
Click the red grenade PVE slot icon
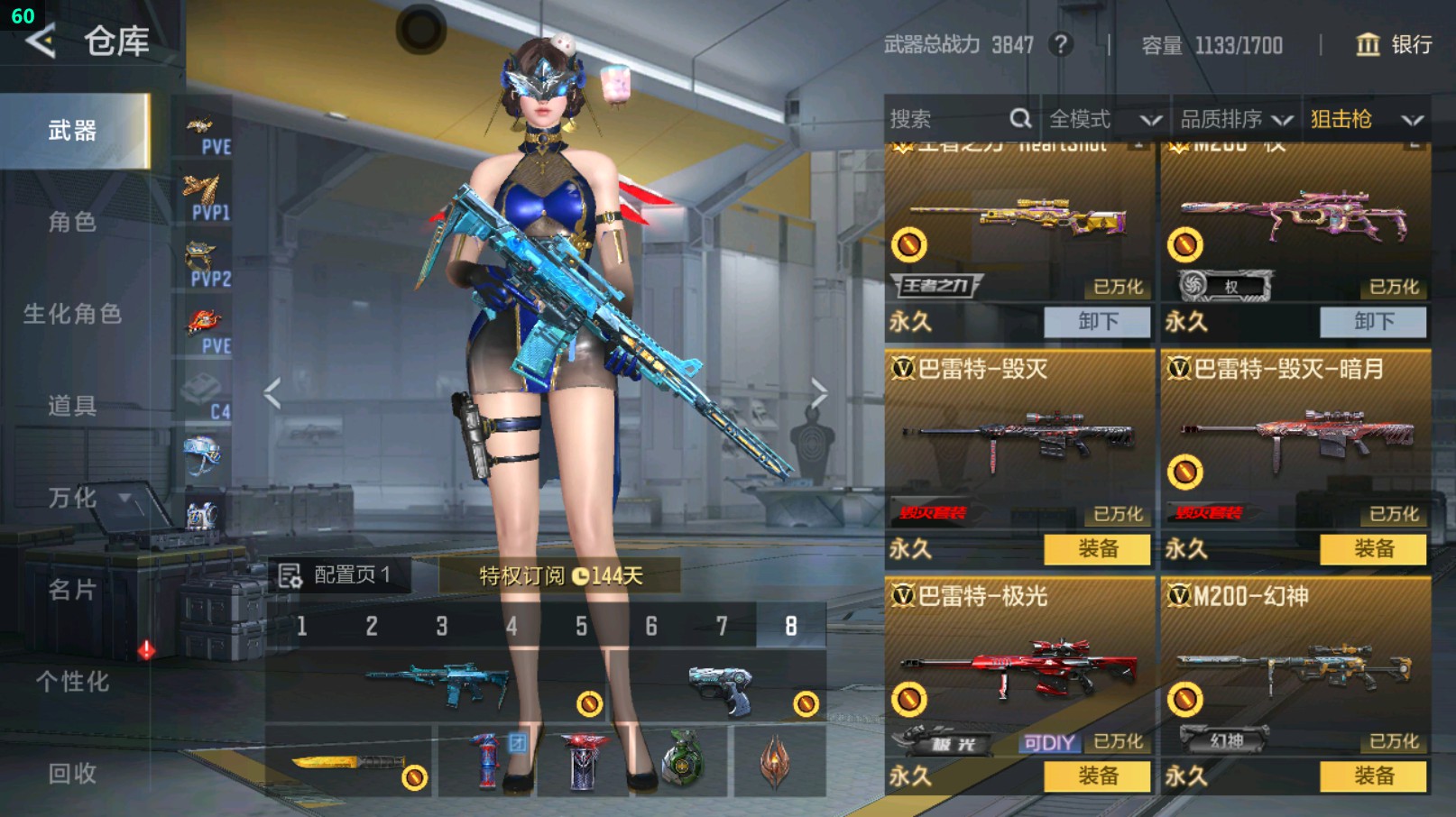(203, 320)
